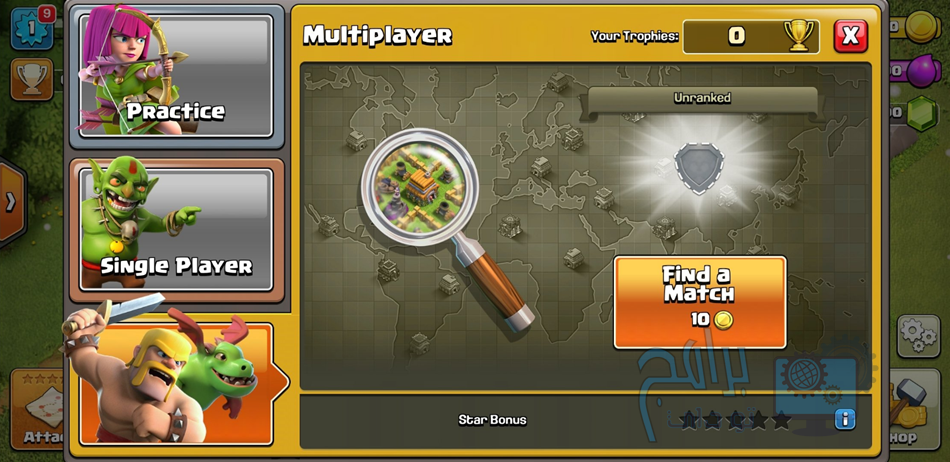Open the Single Player tab
Image resolution: width=950 pixels, height=462 pixels.
176,230
